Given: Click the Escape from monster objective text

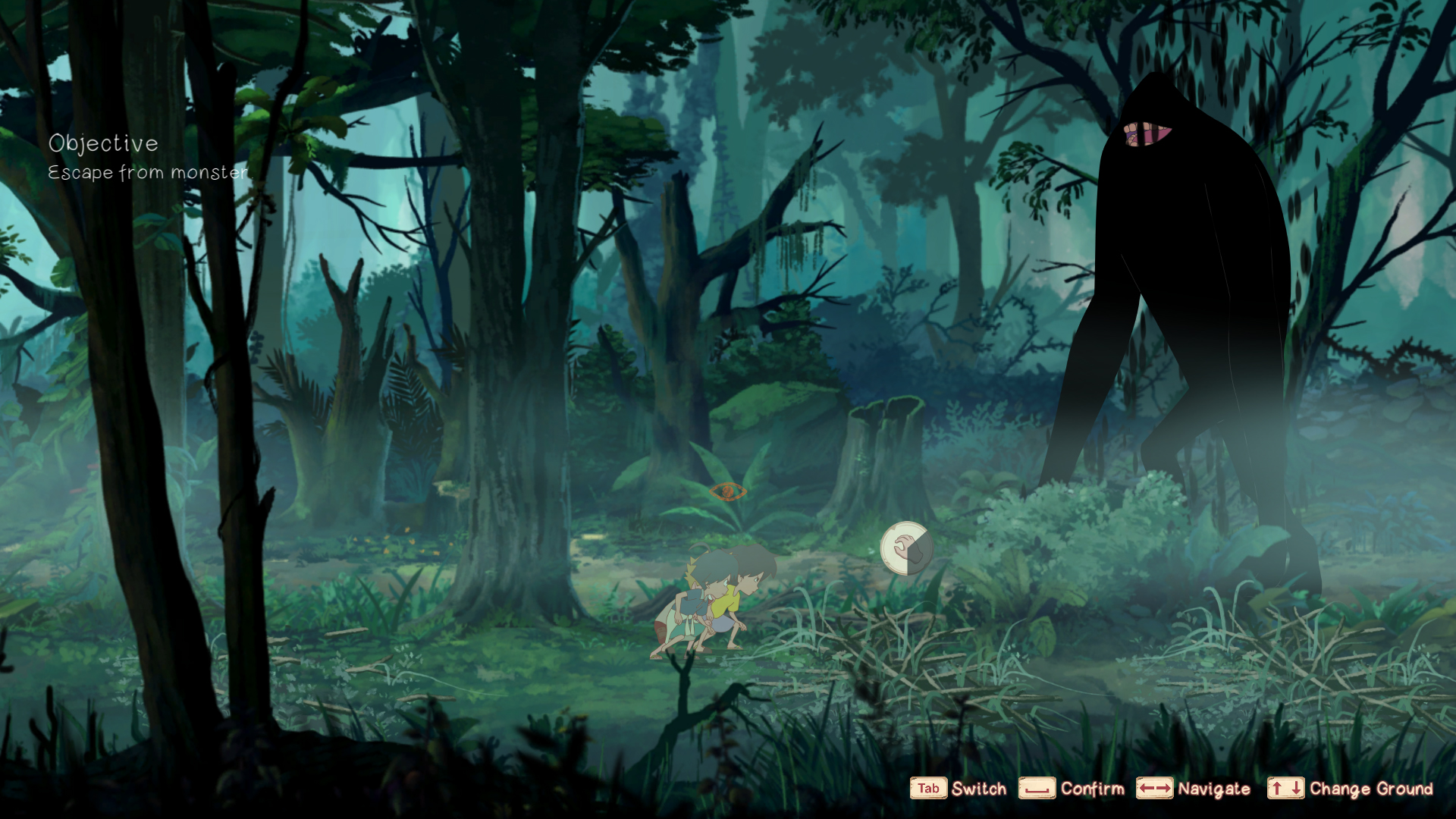Looking at the screenshot, I should pos(148,173).
